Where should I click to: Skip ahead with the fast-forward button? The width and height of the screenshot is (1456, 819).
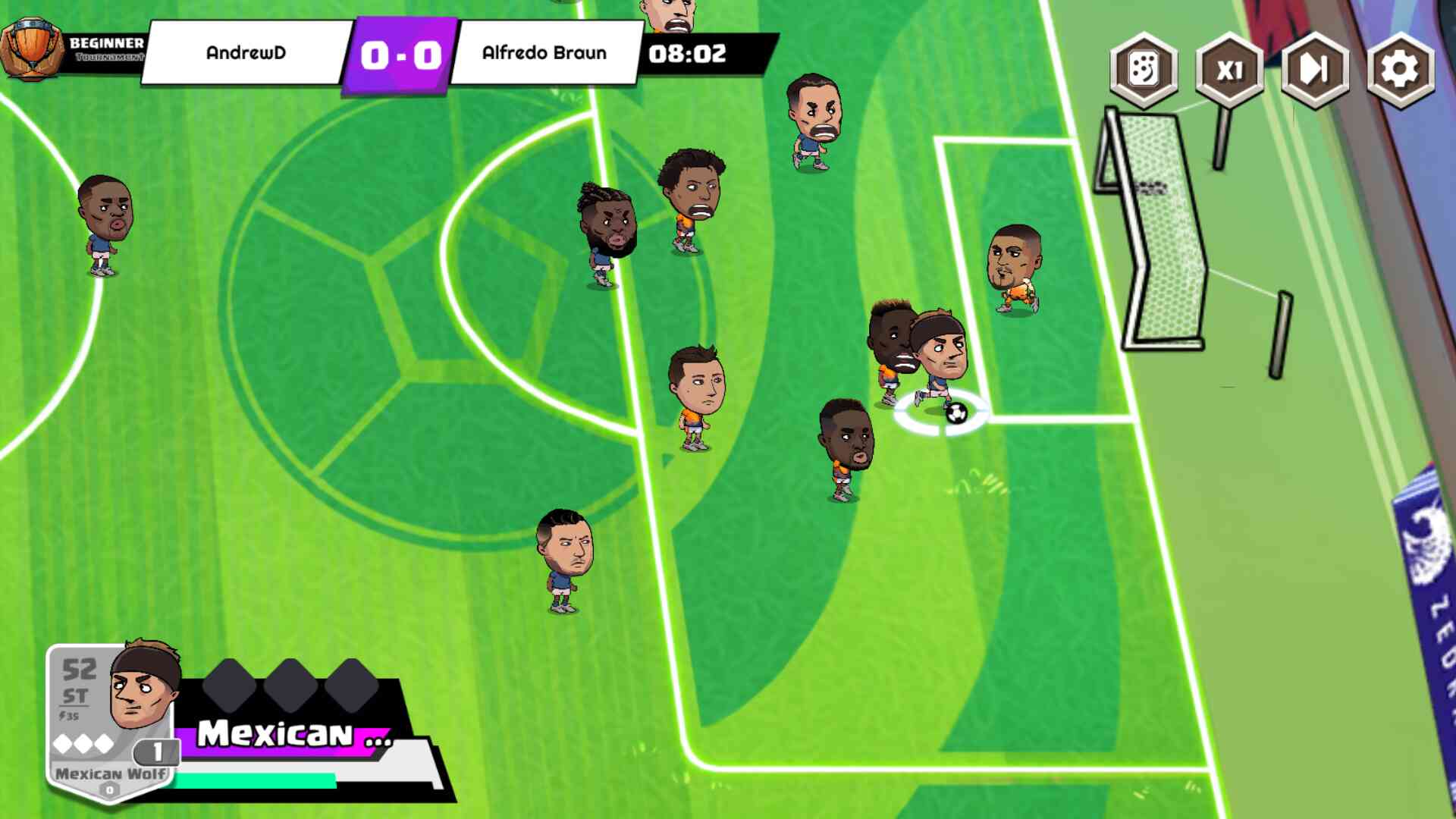click(1314, 70)
